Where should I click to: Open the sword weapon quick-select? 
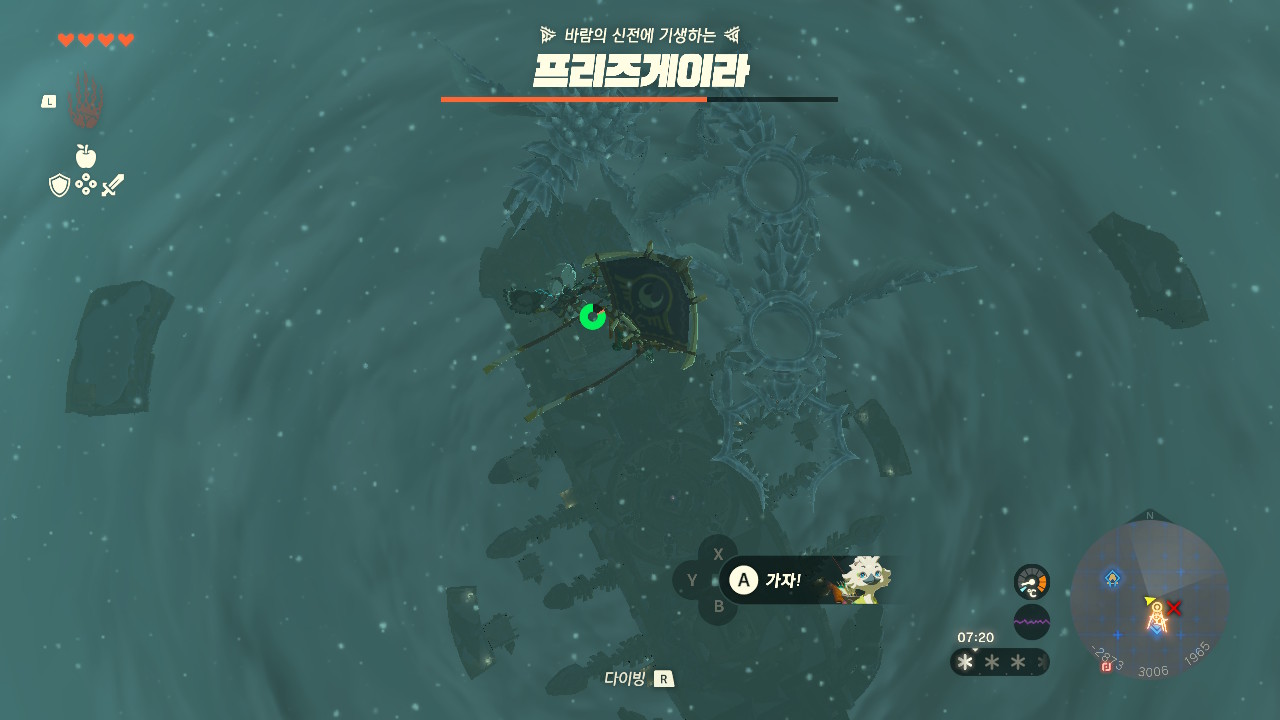[112, 185]
